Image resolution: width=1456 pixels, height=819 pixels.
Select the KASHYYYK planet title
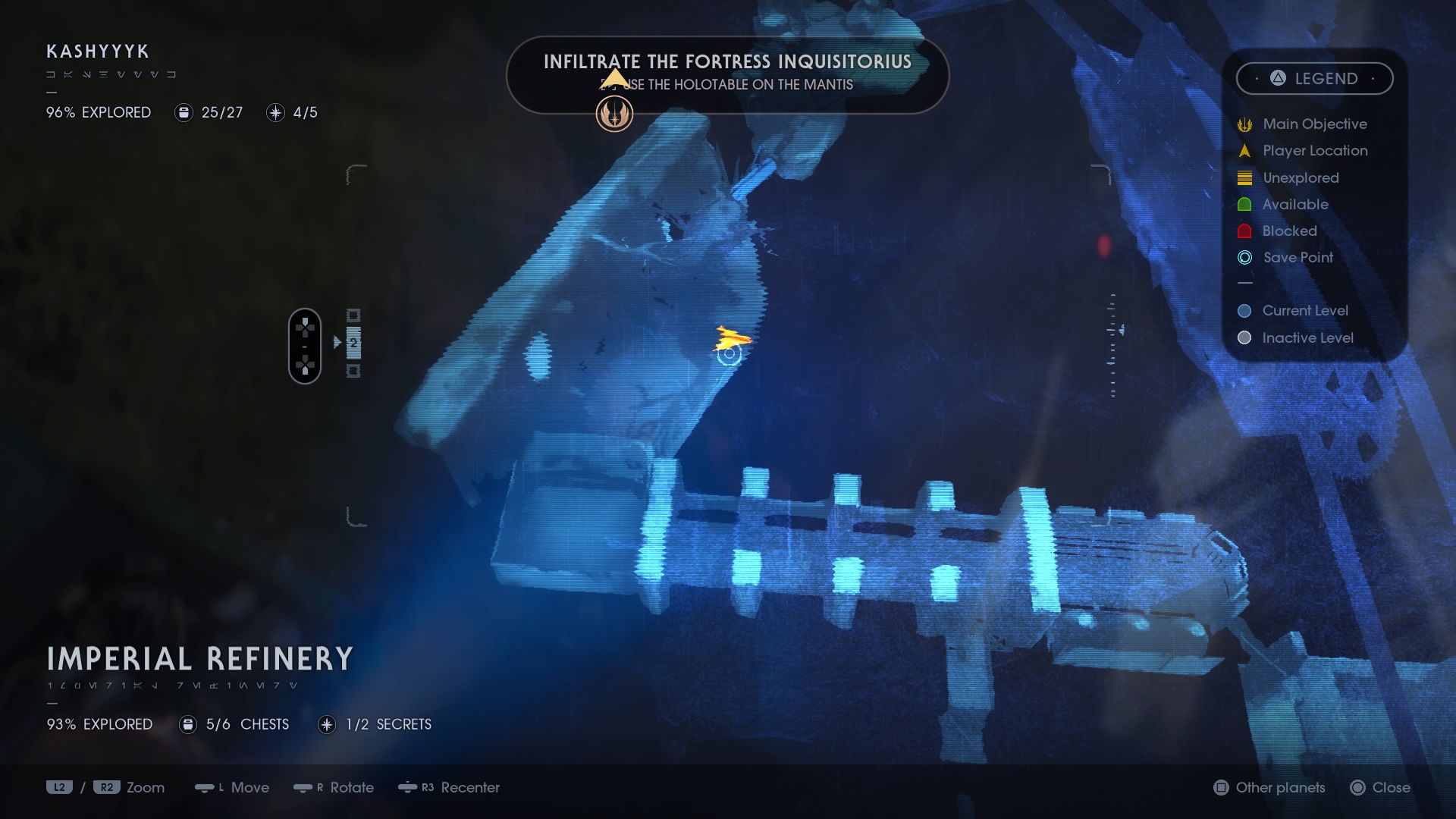96,52
